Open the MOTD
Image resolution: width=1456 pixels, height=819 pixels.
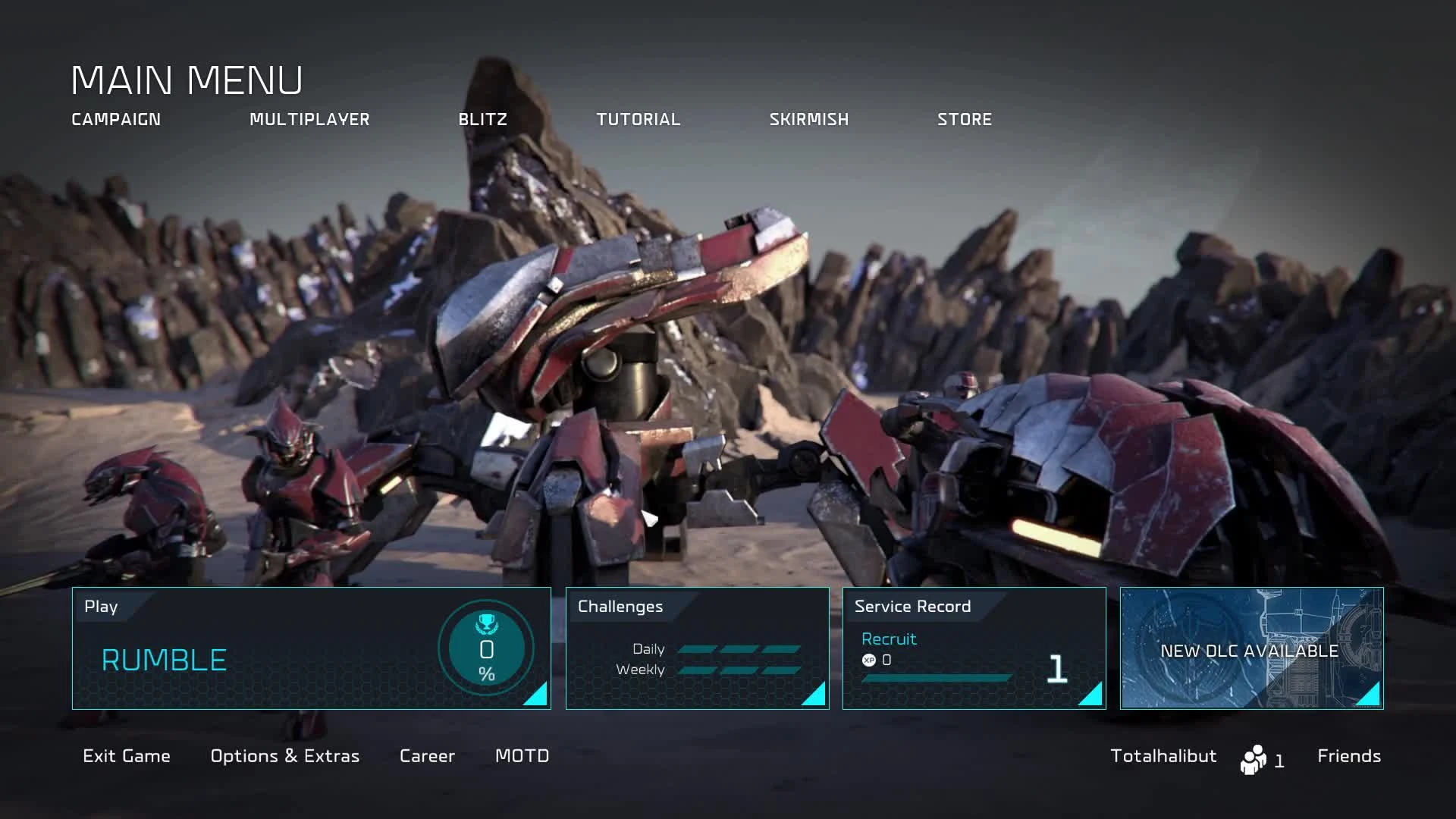[522, 756]
